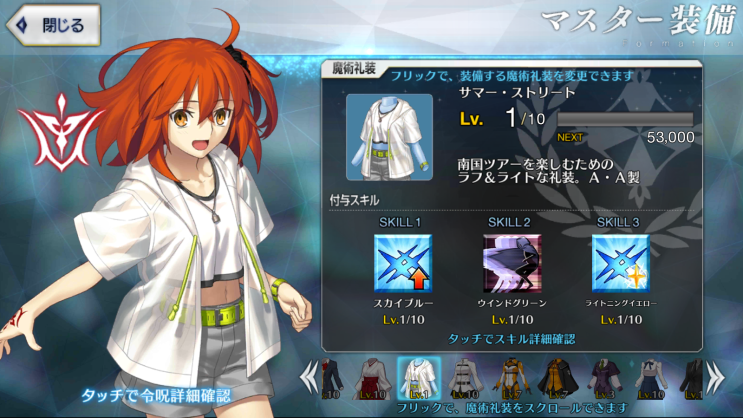Open Skill 2 ウインドグリーン details

(511, 262)
